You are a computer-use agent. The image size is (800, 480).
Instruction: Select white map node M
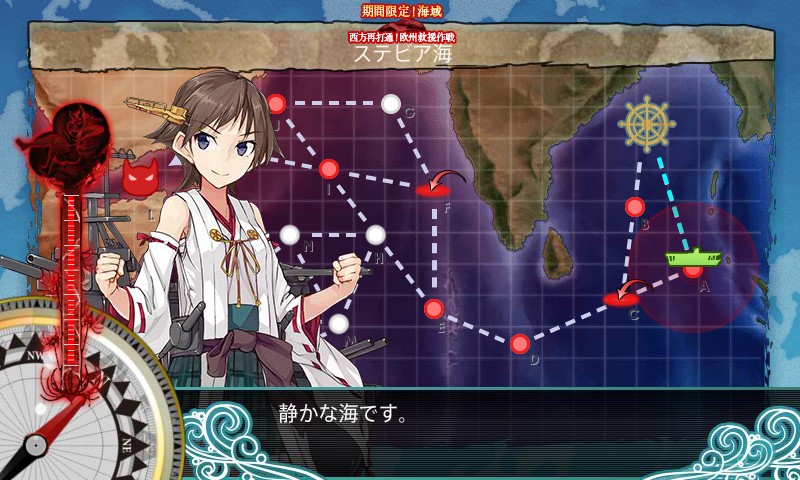(339, 324)
